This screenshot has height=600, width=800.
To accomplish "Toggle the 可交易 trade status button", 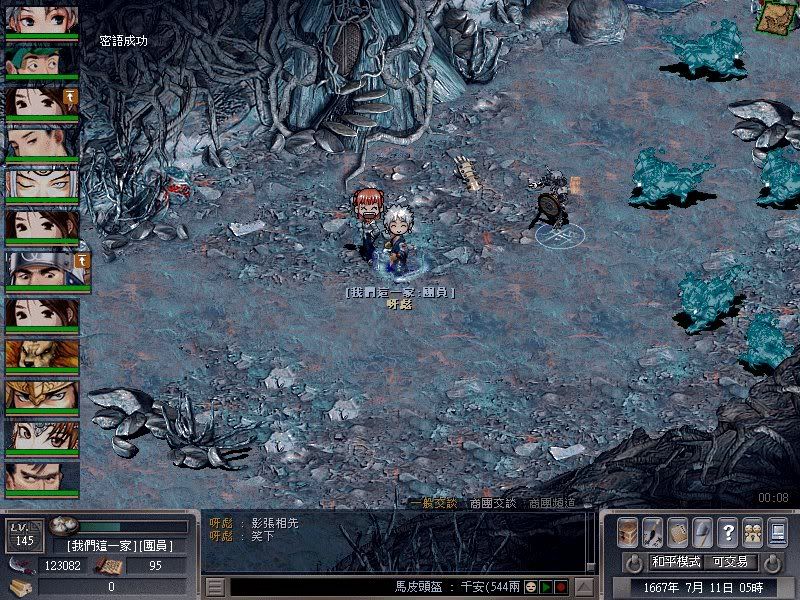I will tap(730, 562).
